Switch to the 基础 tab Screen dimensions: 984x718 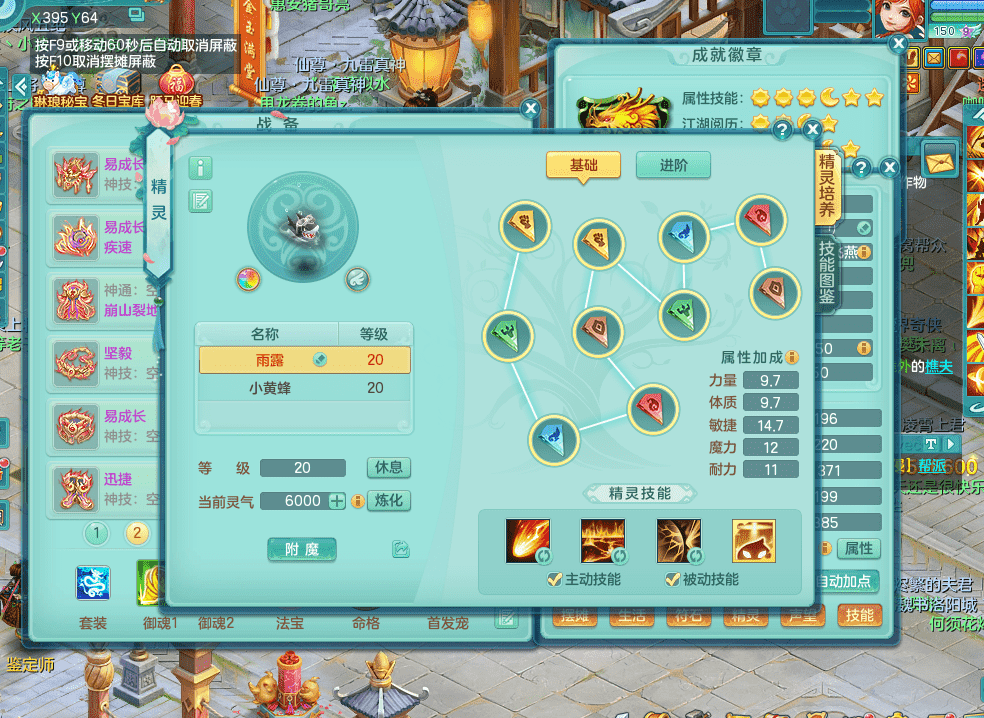583,166
